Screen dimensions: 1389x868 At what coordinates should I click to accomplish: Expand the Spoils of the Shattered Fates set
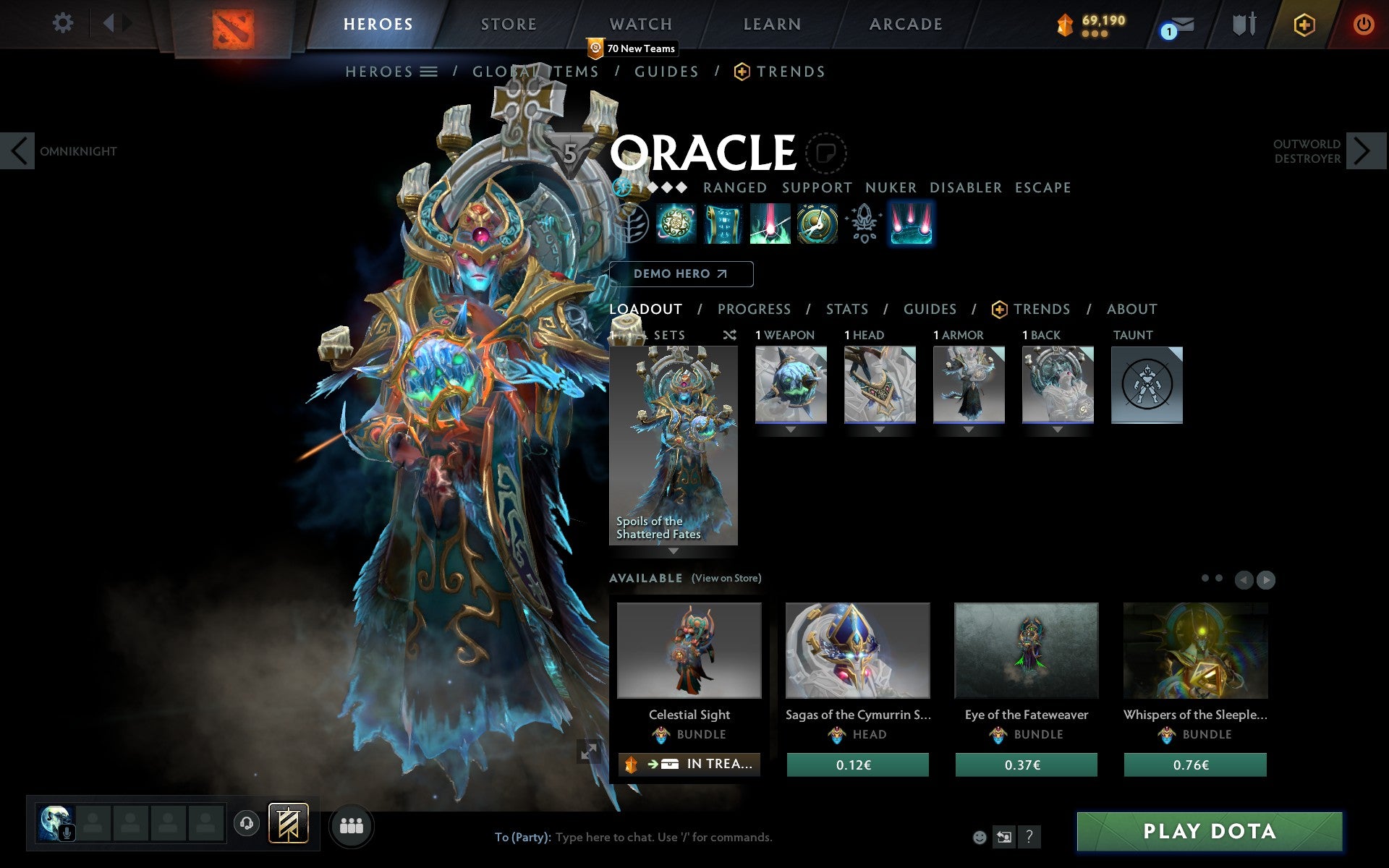coord(674,550)
